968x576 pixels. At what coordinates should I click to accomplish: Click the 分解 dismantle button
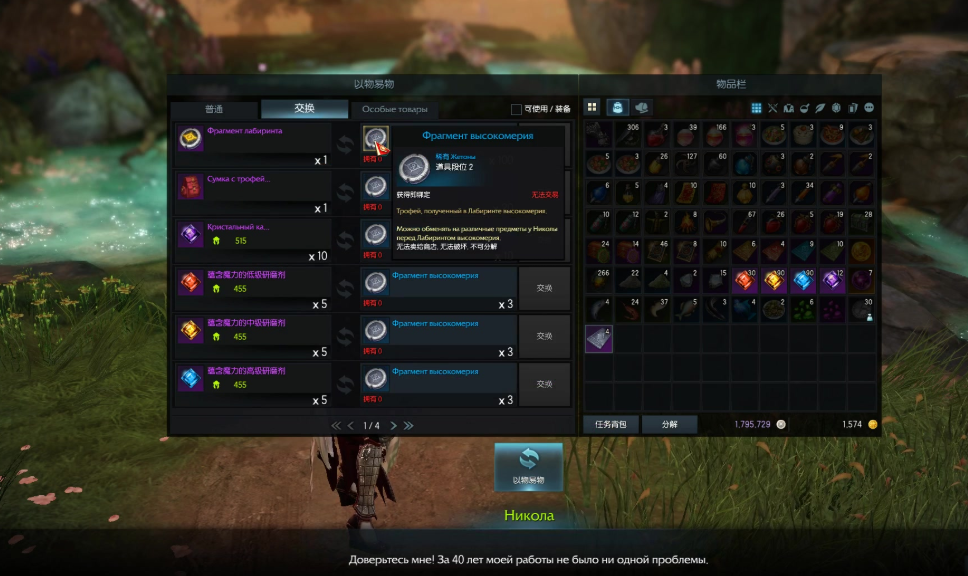(x=669, y=424)
